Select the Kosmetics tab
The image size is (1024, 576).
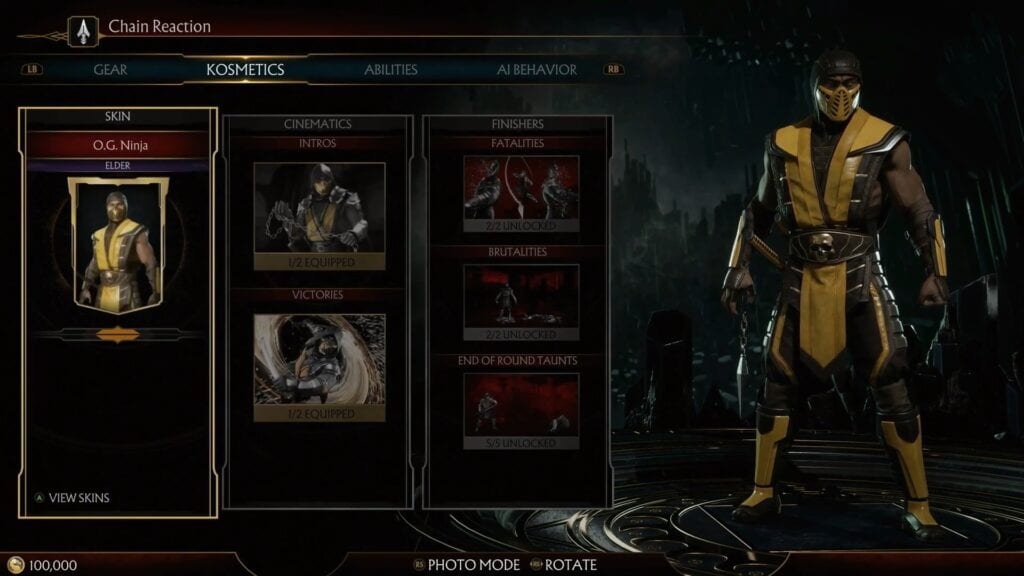245,70
